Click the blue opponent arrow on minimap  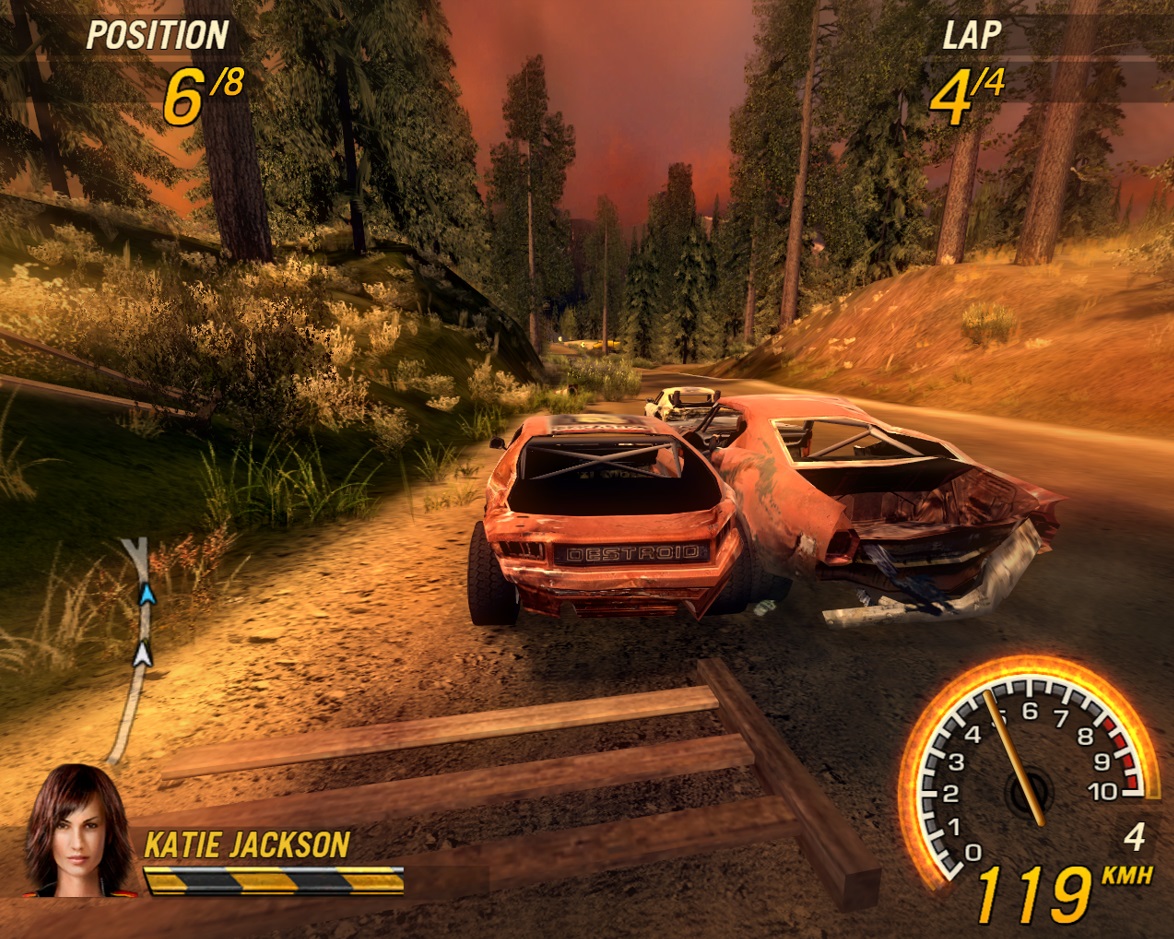click(148, 596)
